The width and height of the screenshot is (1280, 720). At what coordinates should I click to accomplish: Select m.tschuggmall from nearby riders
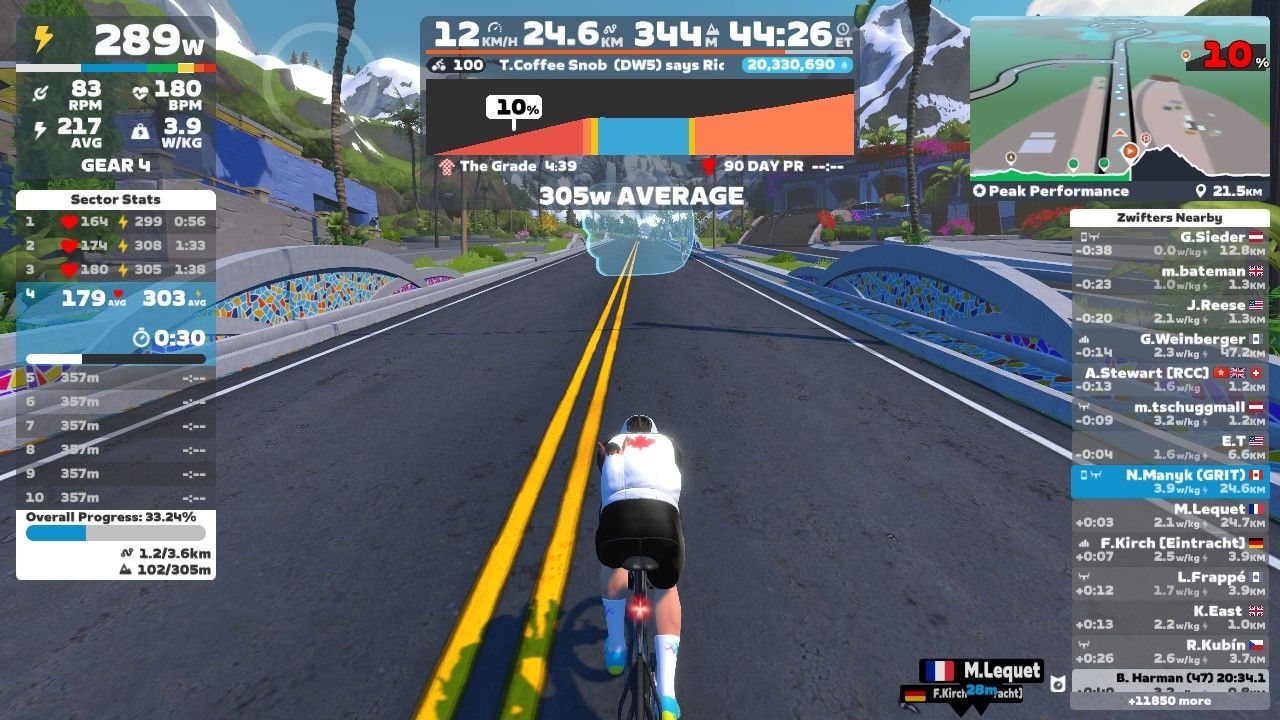(1169, 413)
